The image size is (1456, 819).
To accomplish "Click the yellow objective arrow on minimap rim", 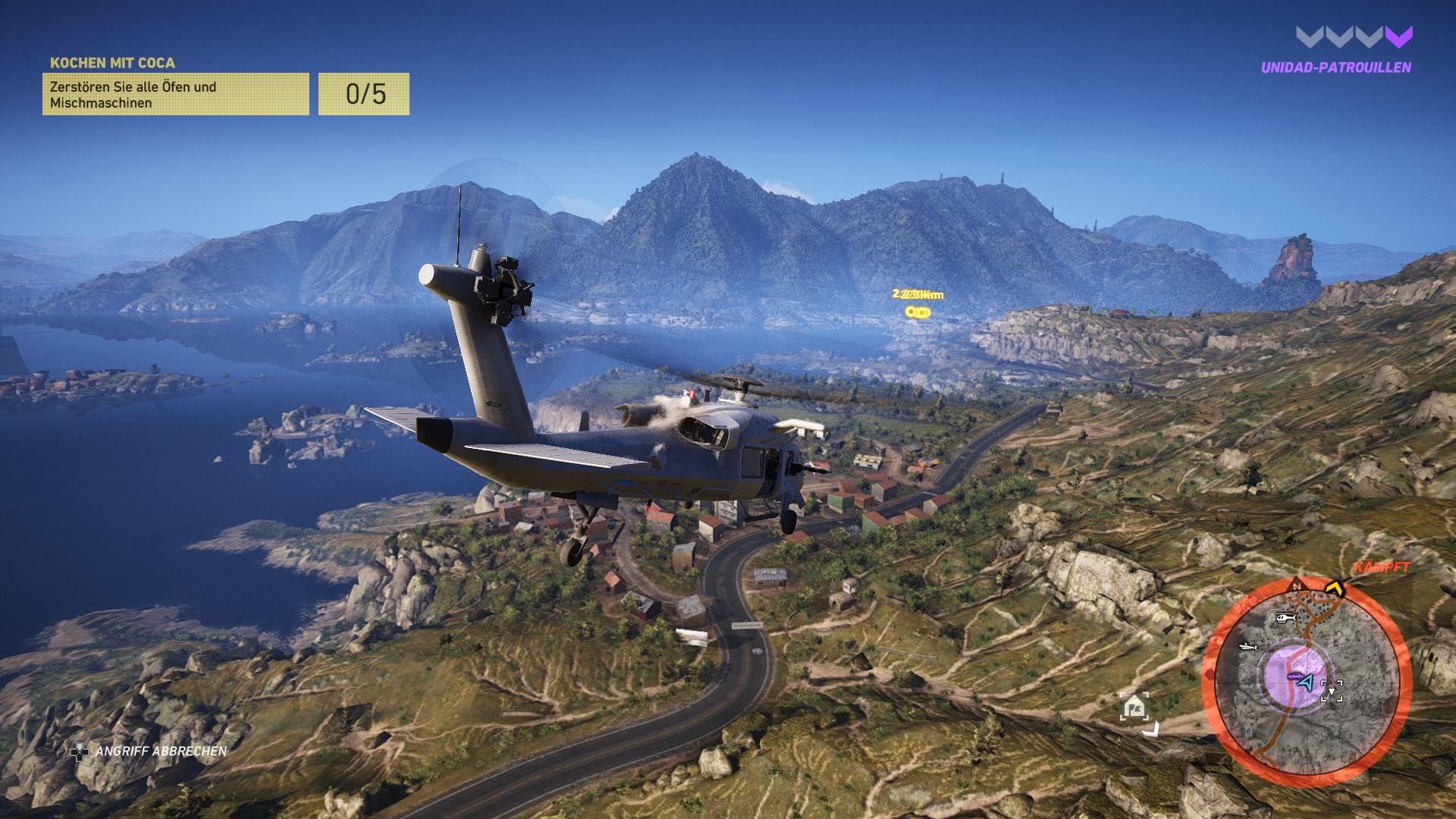I will click(x=1335, y=588).
